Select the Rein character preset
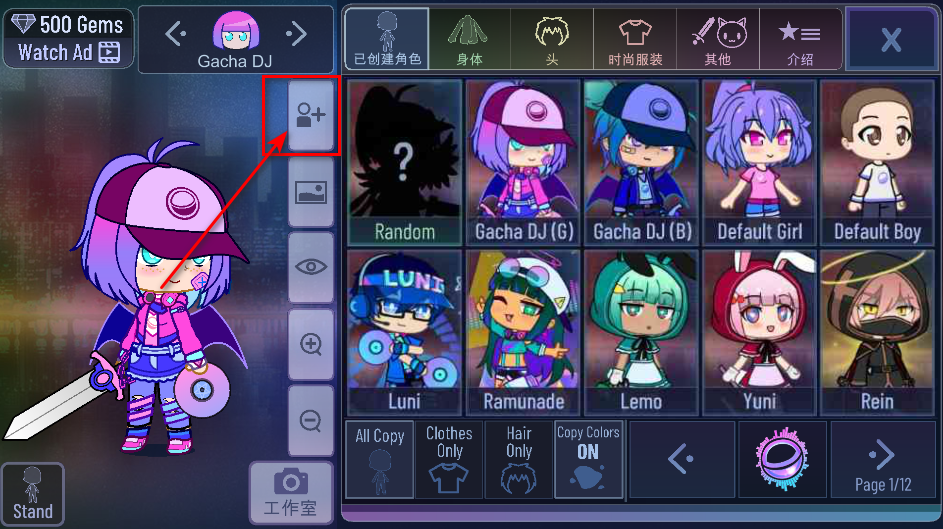Viewport: 943px width, 529px height. coord(877,332)
